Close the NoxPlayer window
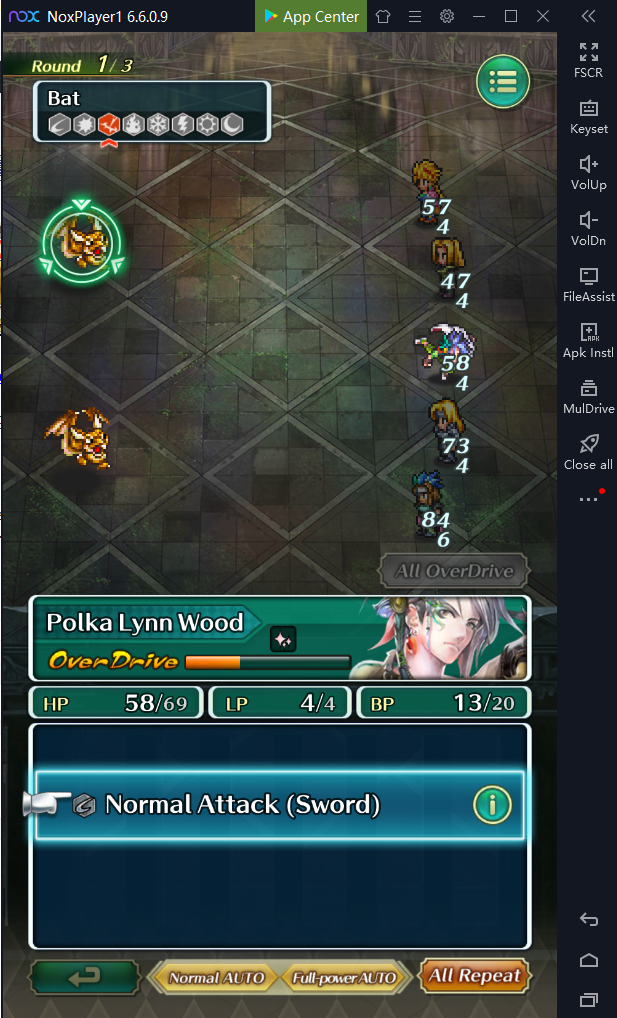Viewport: 617px width, 1018px height. tap(543, 16)
